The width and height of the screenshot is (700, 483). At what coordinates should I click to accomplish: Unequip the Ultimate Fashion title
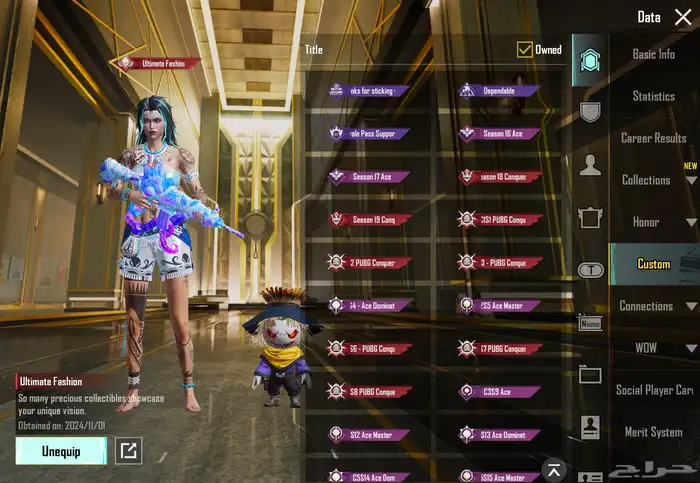(61, 450)
